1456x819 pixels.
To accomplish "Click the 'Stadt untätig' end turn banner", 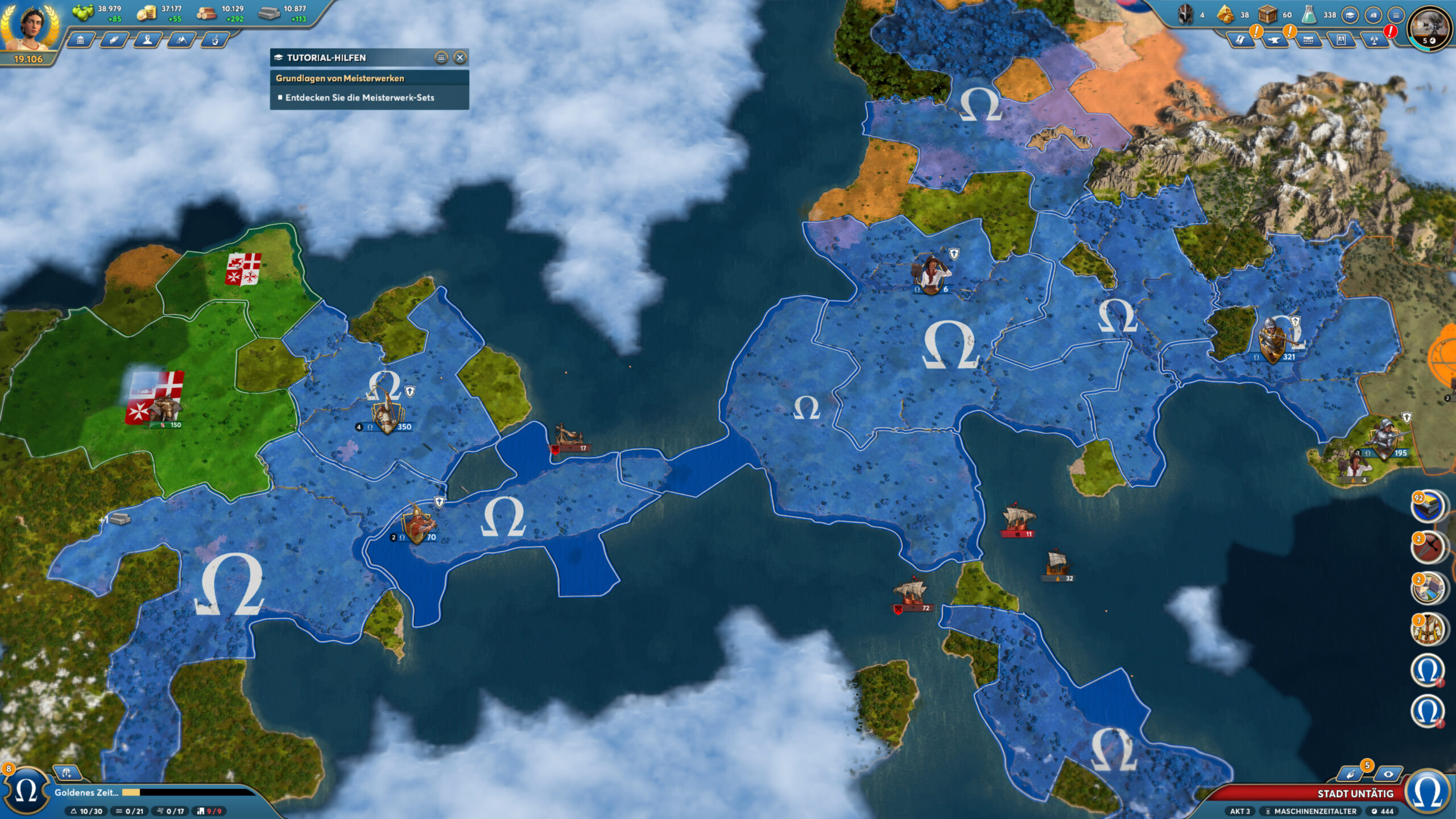I will click(1355, 793).
